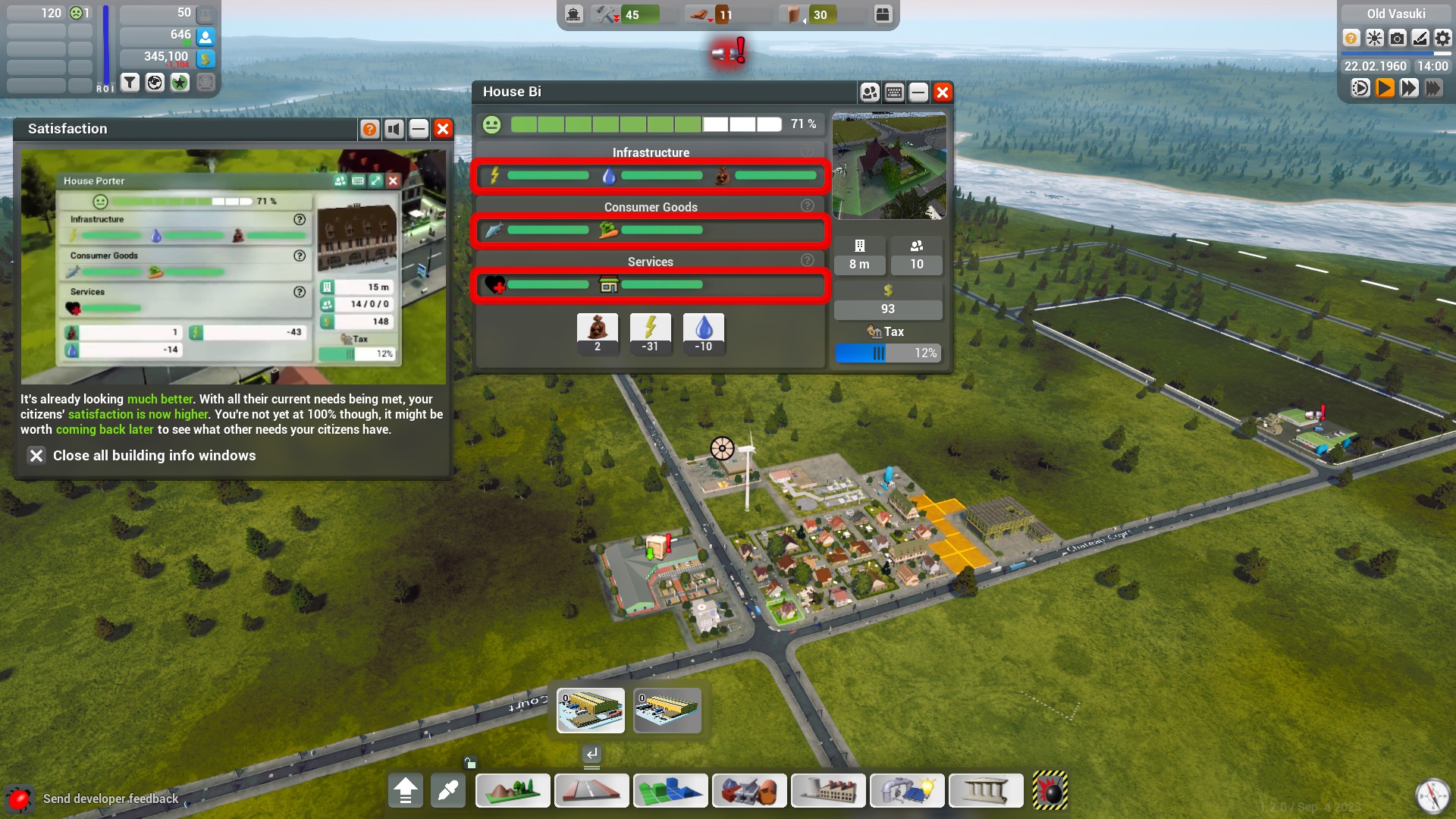Activate the eyedropper tool
This screenshot has height=819, width=1456.
448,791
